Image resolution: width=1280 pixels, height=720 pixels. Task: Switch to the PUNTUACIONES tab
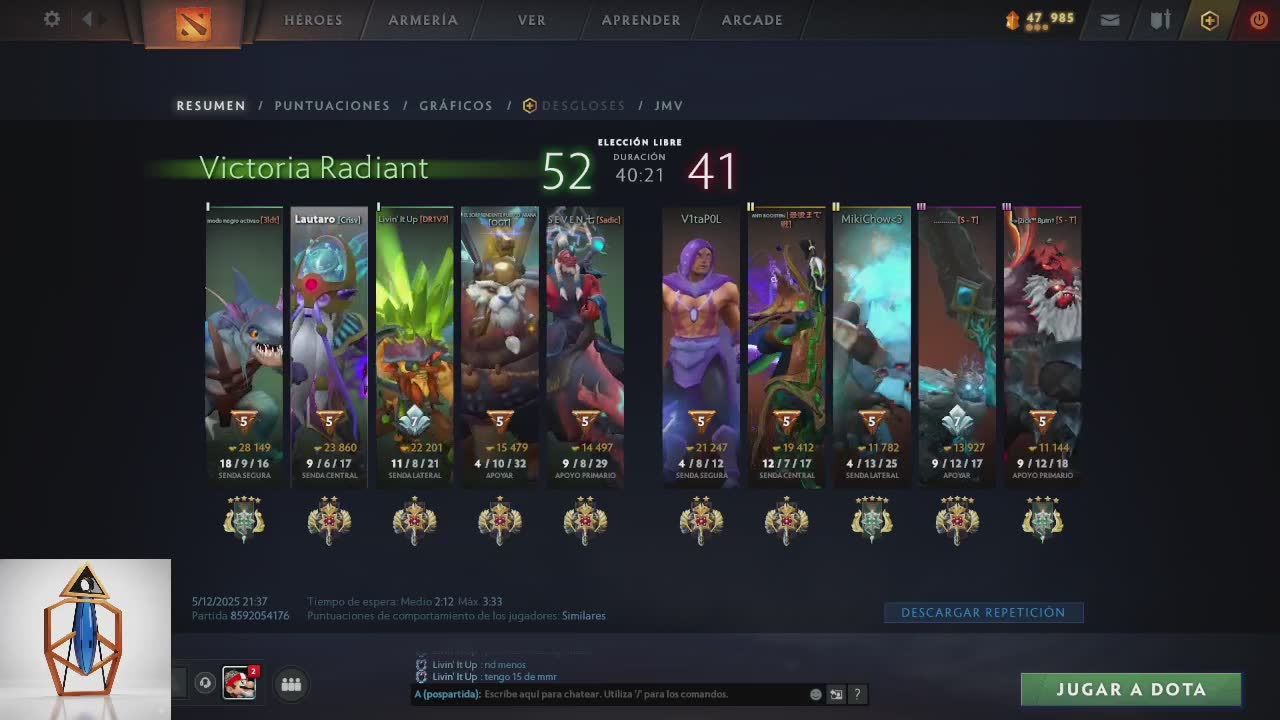point(332,105)
